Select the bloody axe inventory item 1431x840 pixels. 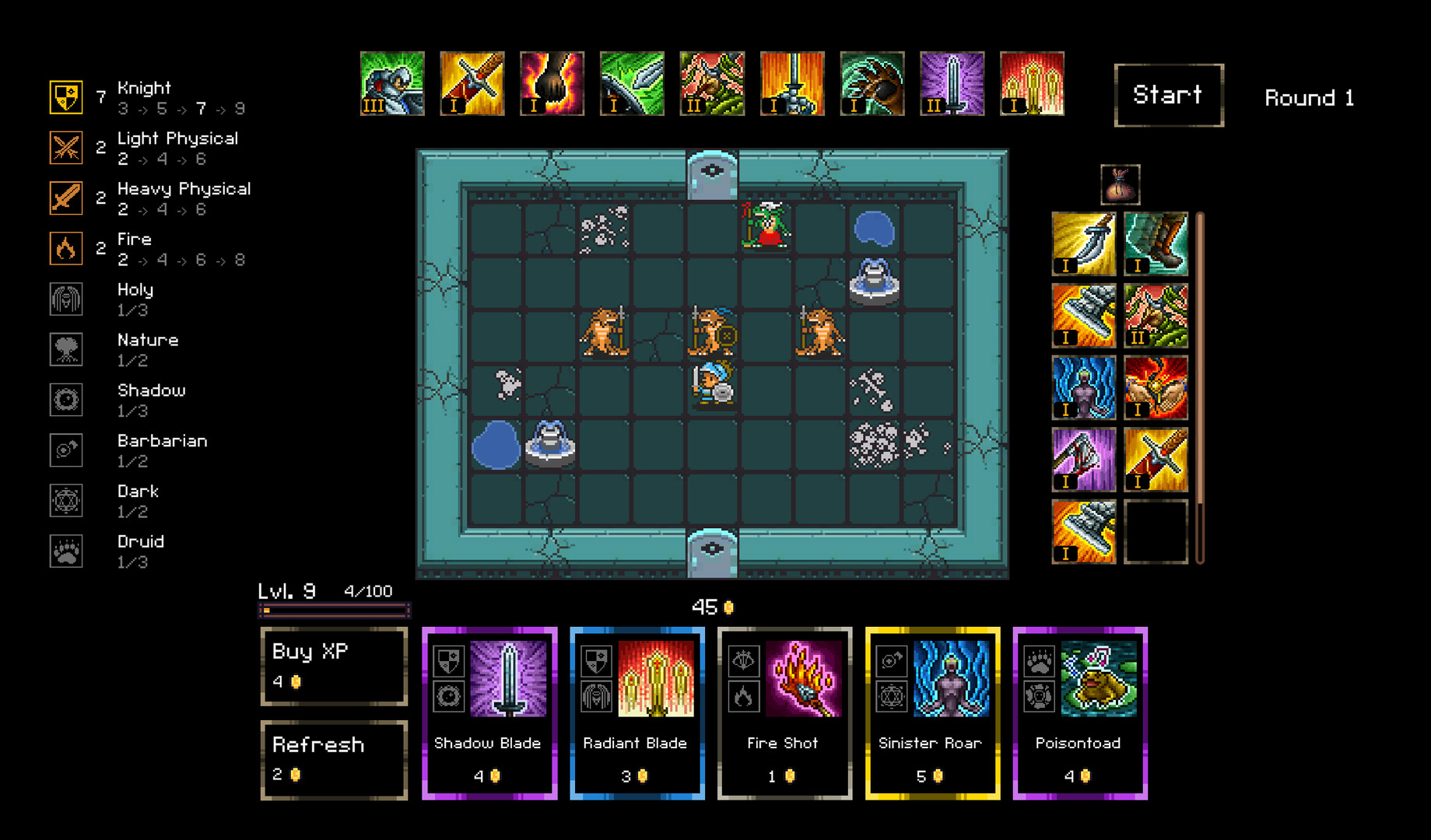[1084, 459]
